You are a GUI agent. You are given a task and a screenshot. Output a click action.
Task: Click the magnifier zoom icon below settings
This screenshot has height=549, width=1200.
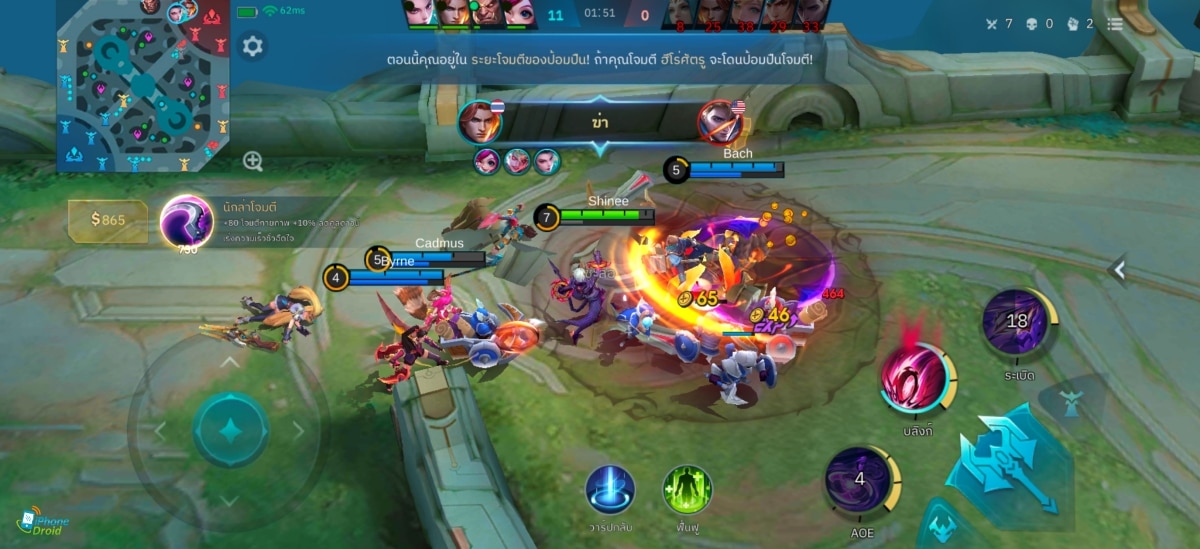click(253, 161)
